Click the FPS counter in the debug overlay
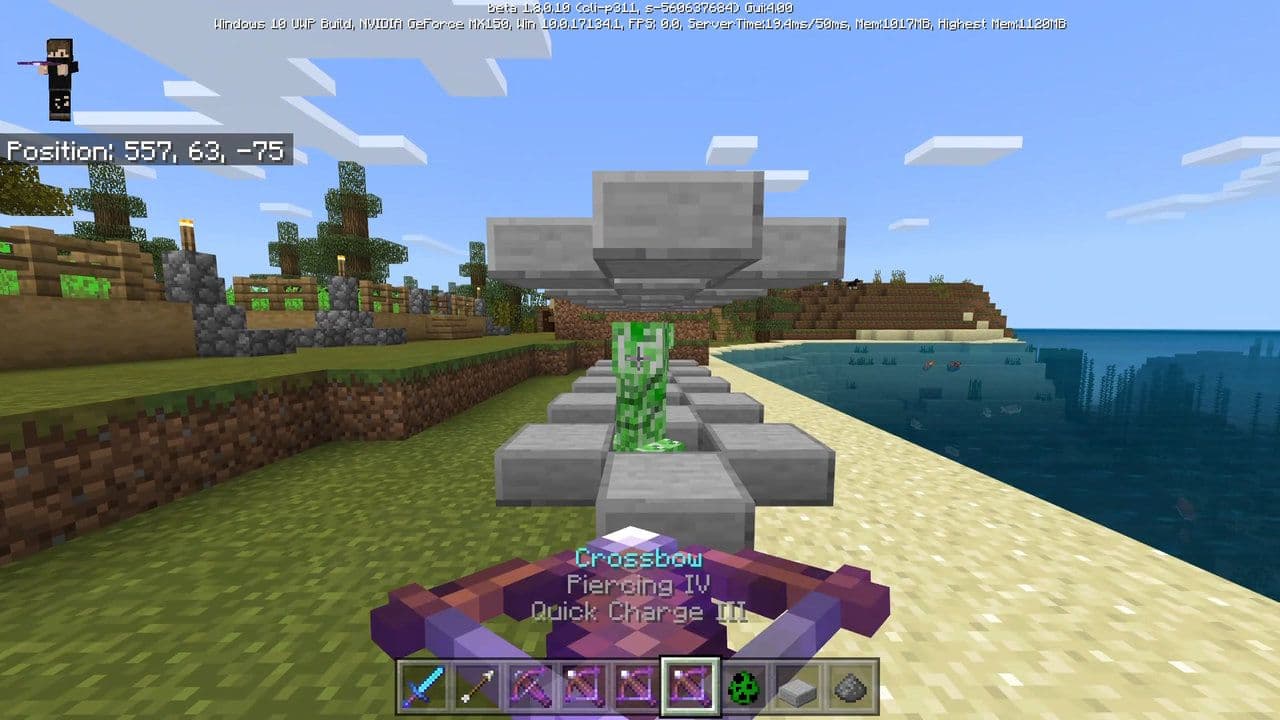Screen dimensions: 1280x720 652,26
